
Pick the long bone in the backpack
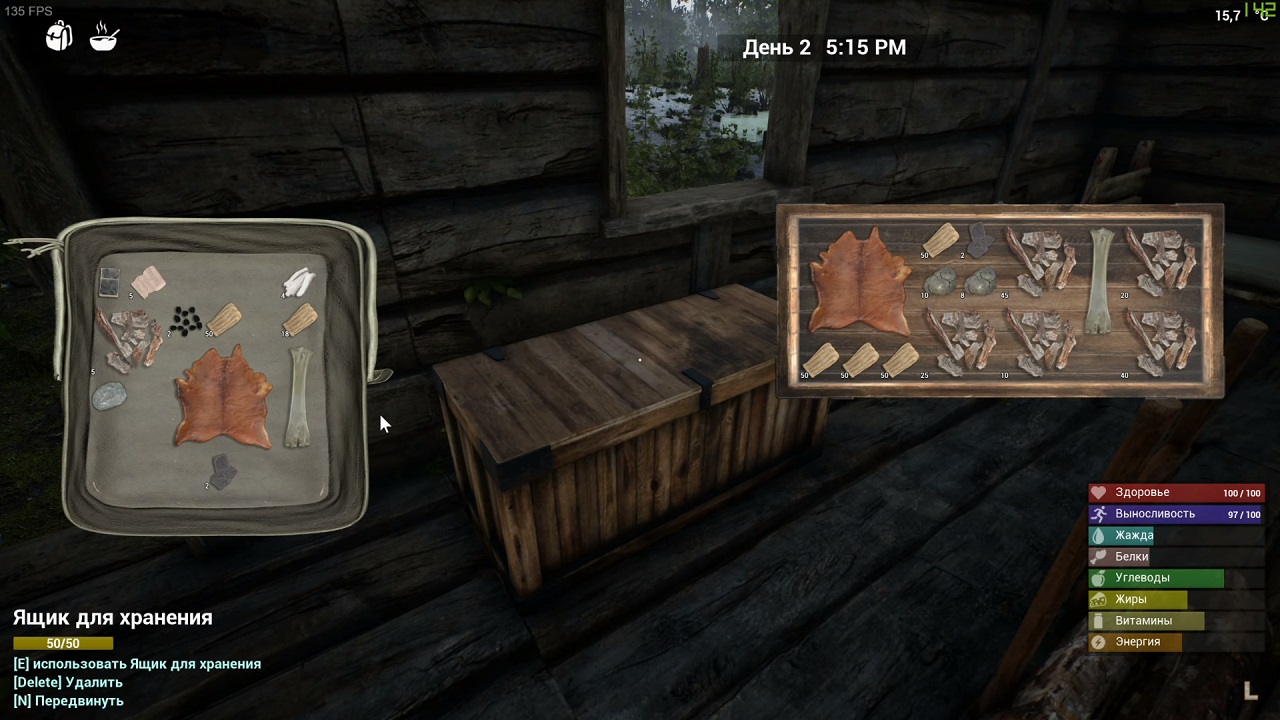[x=299, y=397]
